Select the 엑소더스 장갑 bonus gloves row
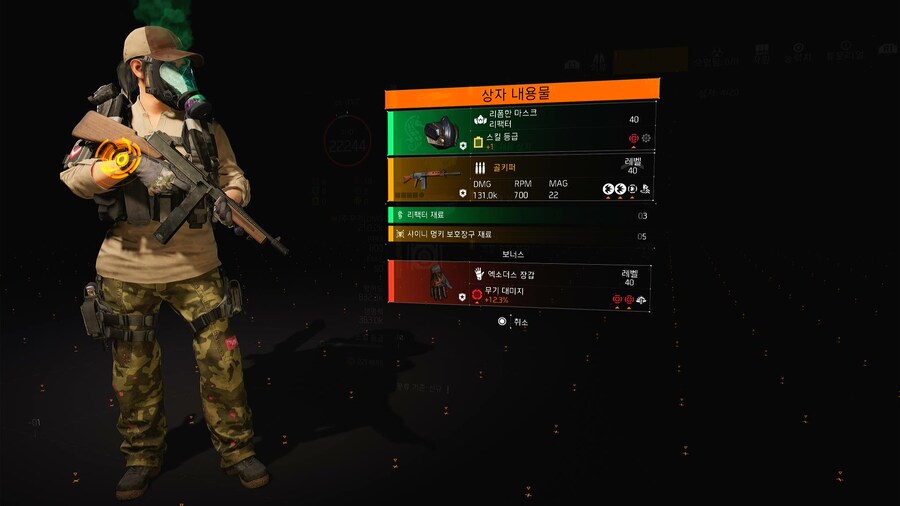900x506 pixels. (521, 283)
